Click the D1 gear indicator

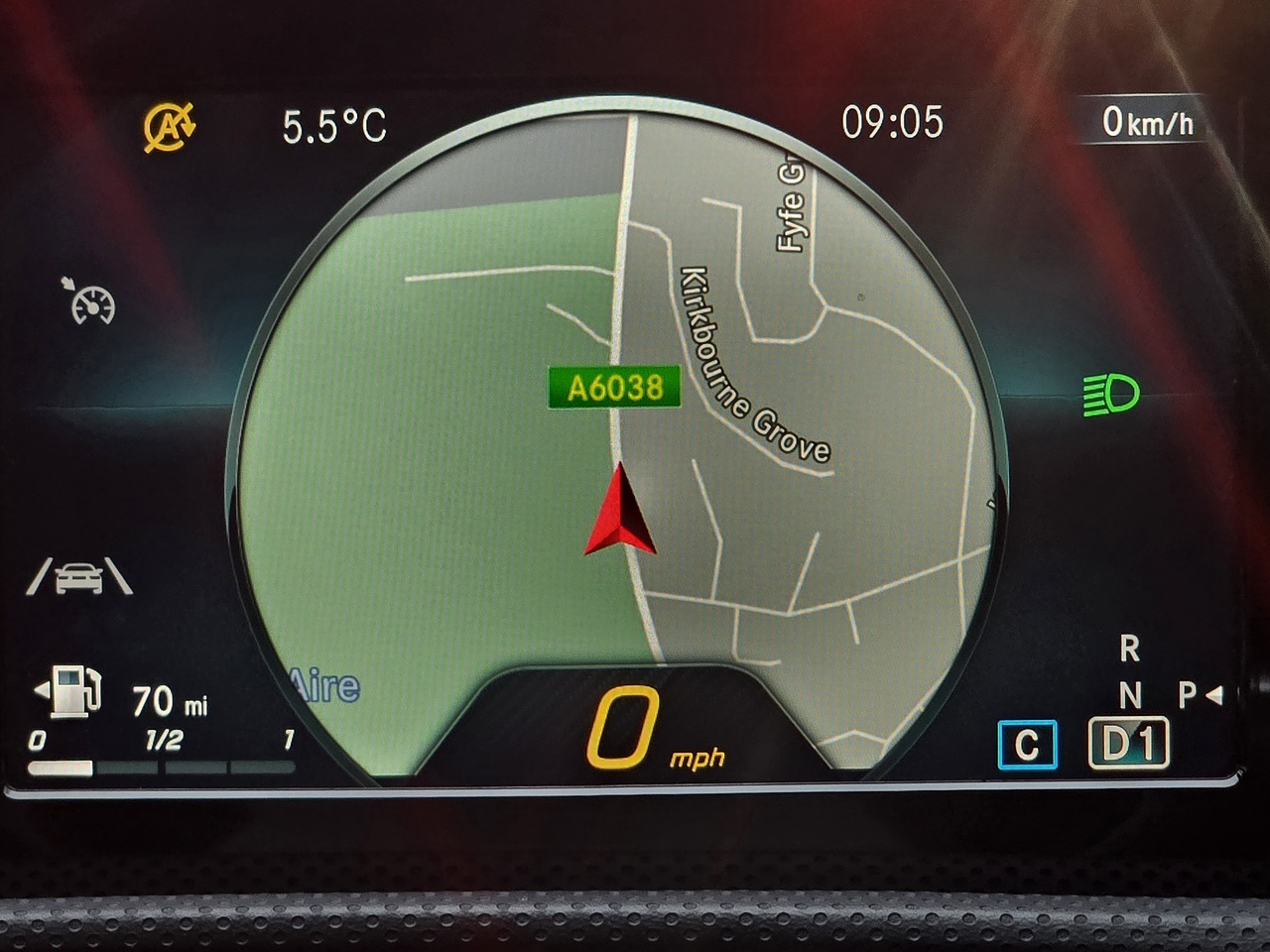click(x=1129, y=743)
